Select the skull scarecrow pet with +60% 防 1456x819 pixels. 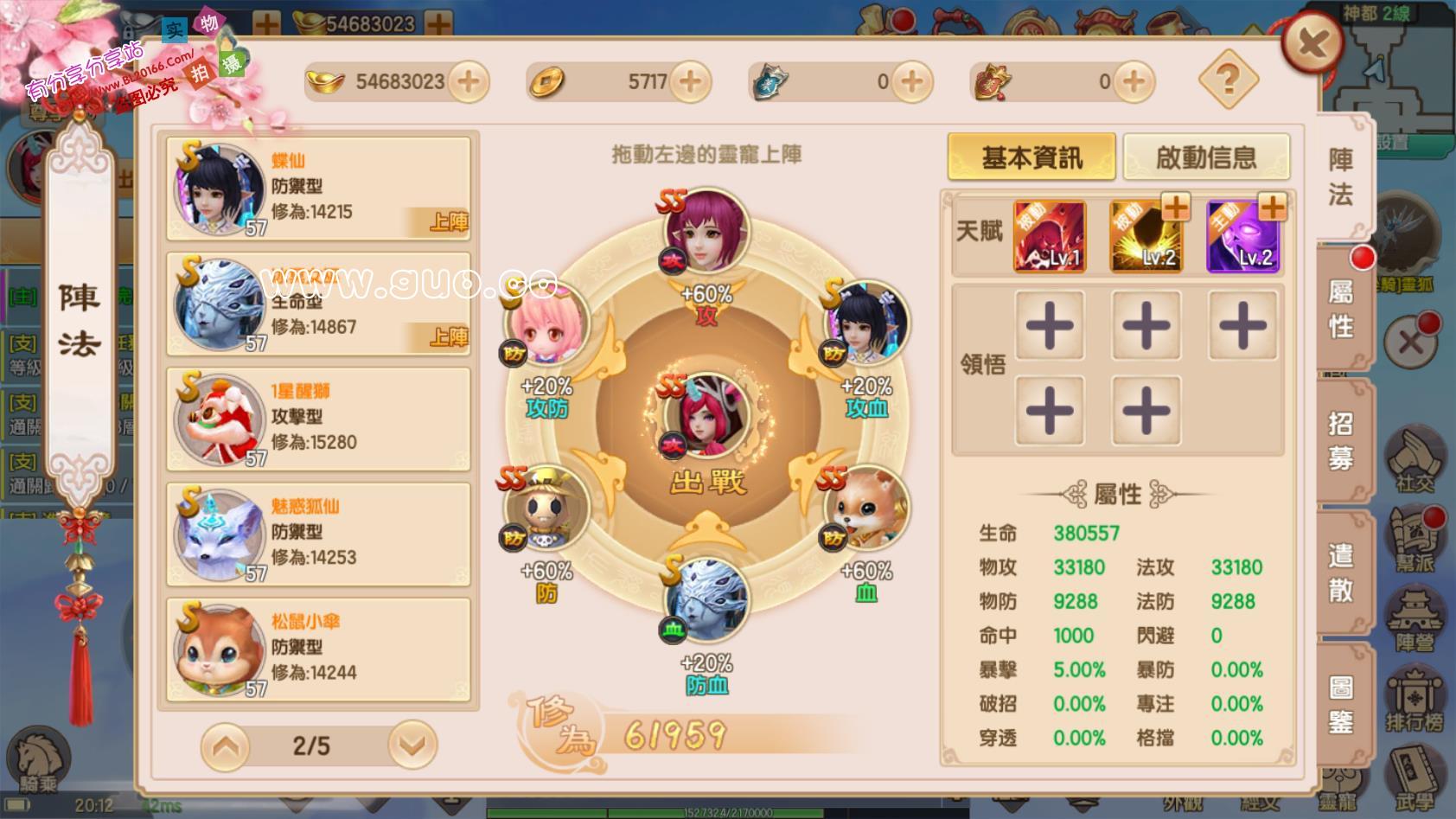tap(545, 509)
